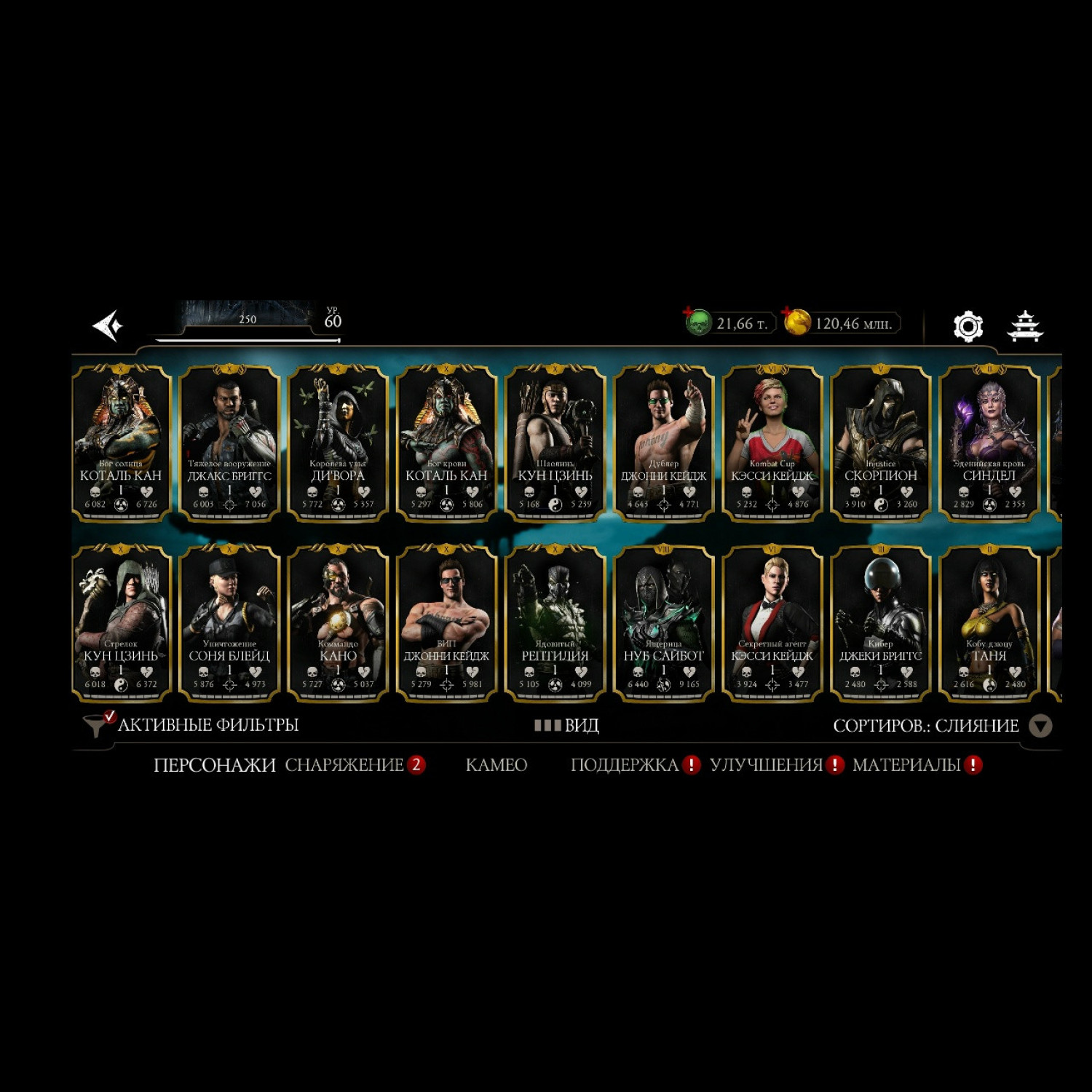Open the pagoda home icon
Screen dimensions: 1092x1092
coord(1025,325)
